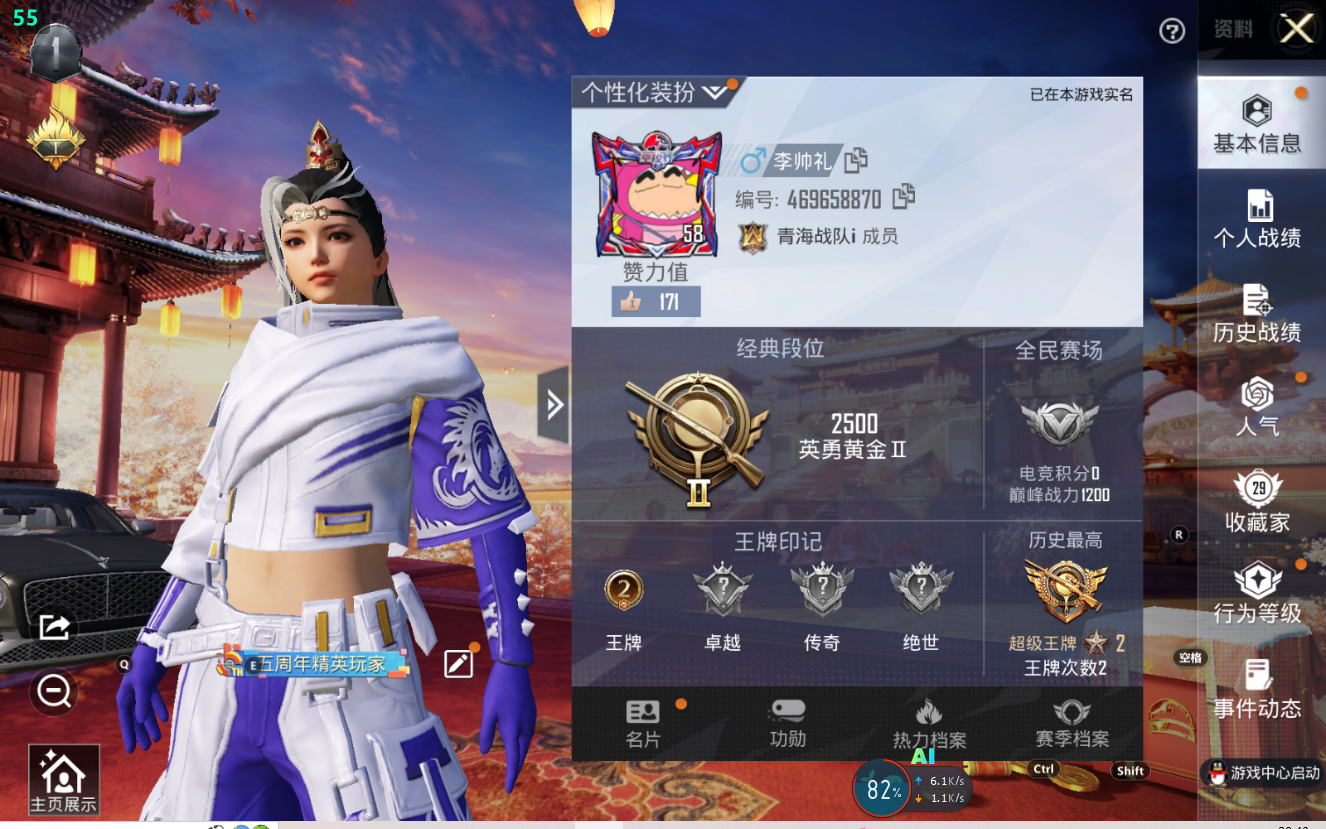Switch to the 人气 tab
This screenshot has width=1326, height=829.
1257,407
